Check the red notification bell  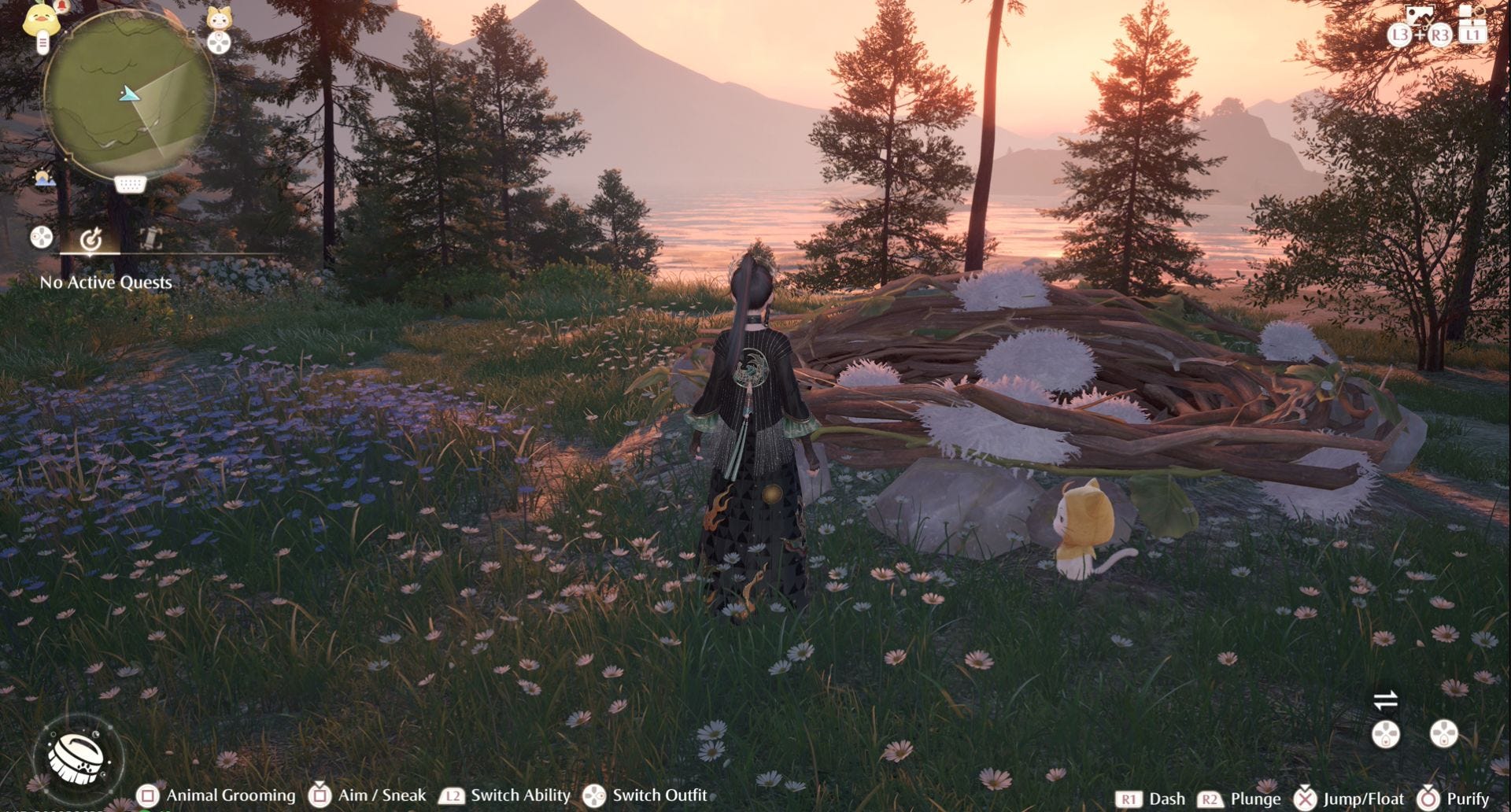coord(63,7)
